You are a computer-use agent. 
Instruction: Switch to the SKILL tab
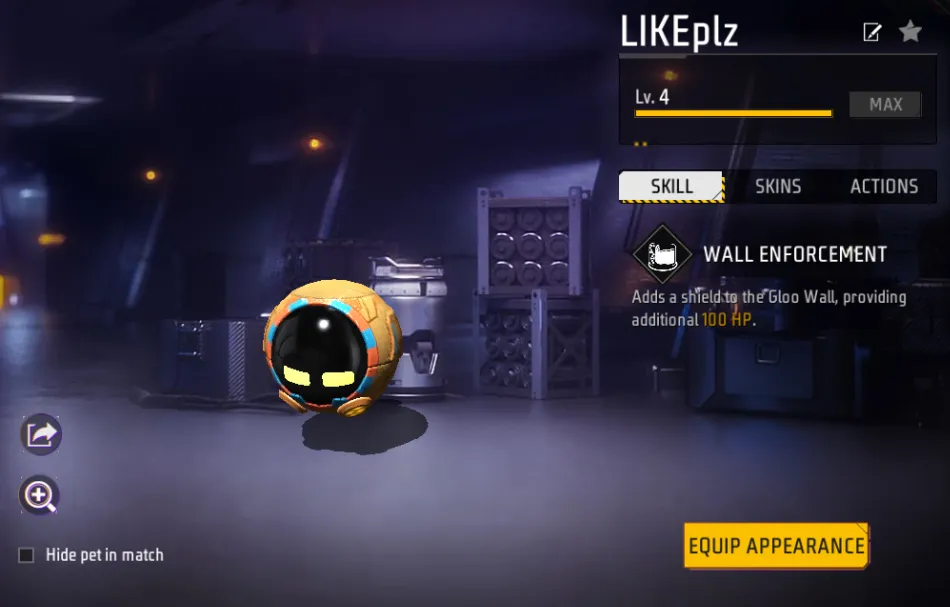click(x=672, y=186)
